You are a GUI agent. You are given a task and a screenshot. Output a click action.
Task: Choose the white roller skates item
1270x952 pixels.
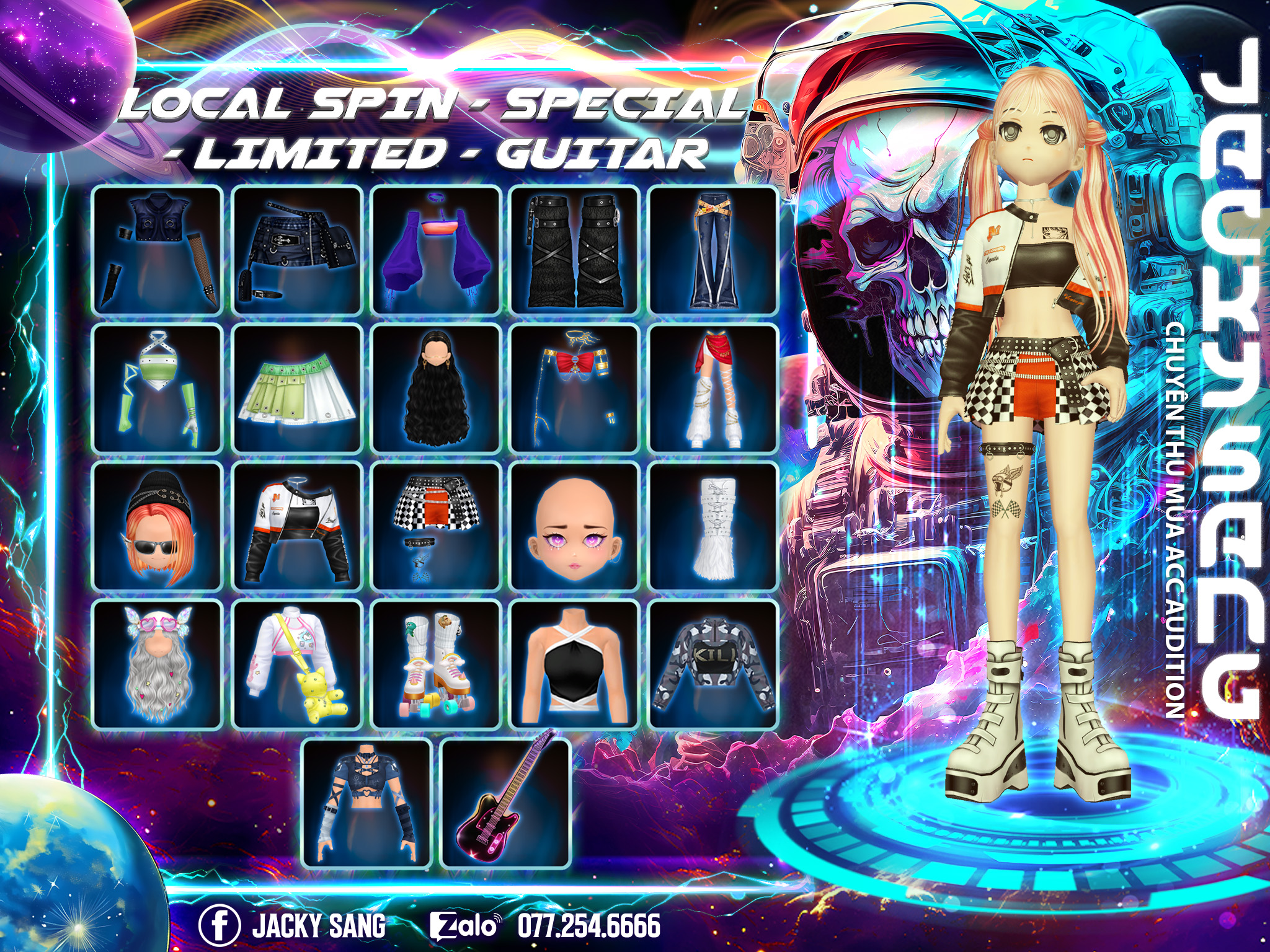tap(436, 664)
